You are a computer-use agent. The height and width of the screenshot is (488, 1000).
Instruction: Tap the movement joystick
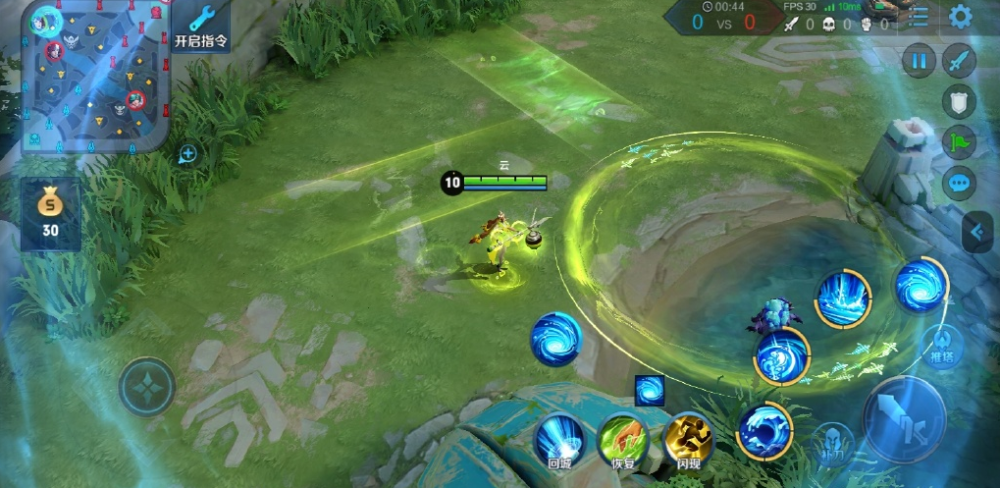coord(147,386)
